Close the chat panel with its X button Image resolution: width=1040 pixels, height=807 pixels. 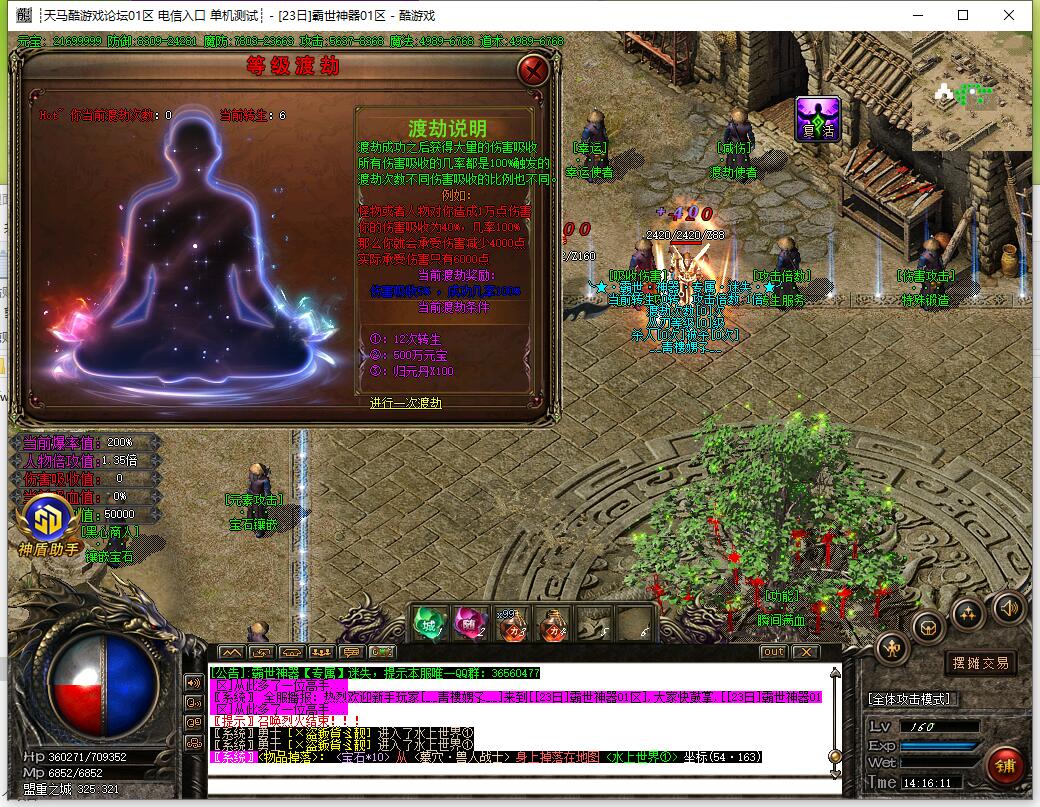click(x=805, y=652)
